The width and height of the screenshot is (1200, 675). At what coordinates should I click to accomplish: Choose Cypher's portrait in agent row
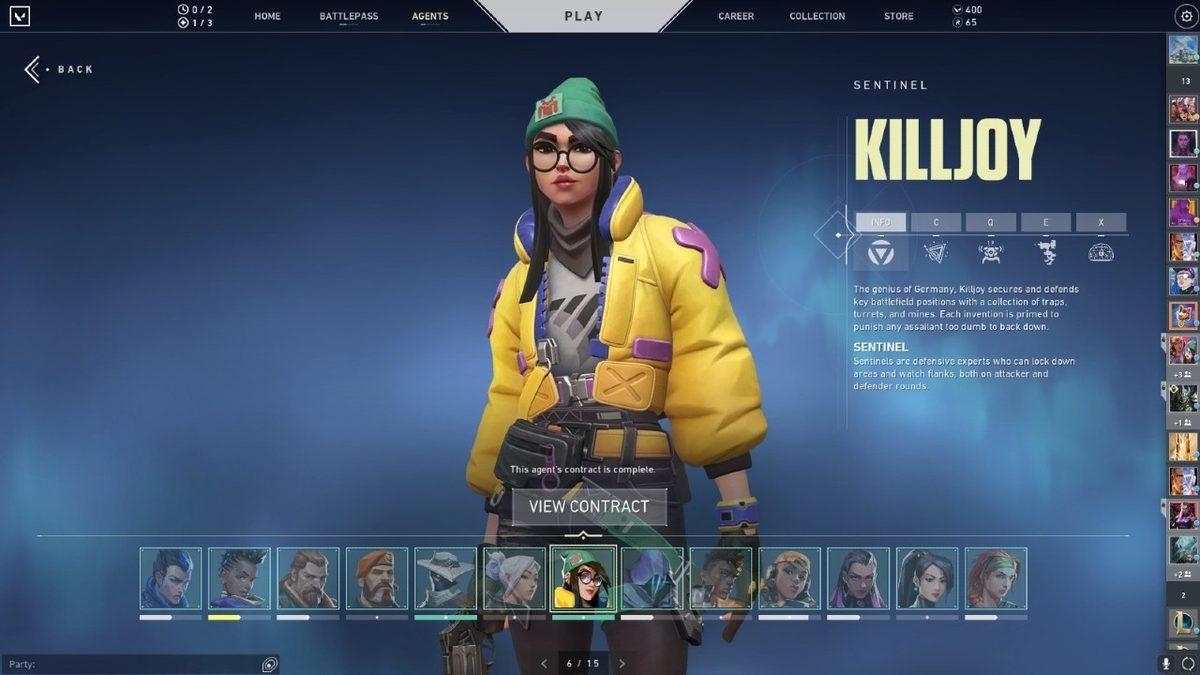446,578
